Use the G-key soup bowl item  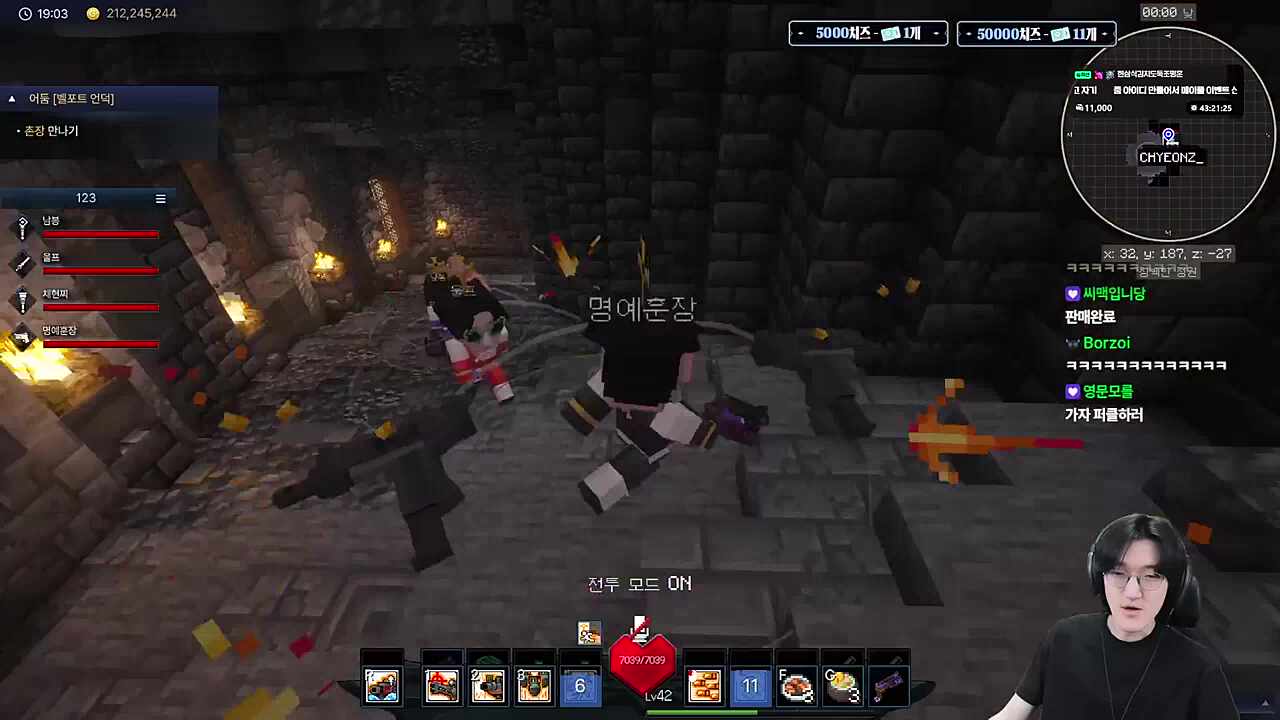[842, 686]
